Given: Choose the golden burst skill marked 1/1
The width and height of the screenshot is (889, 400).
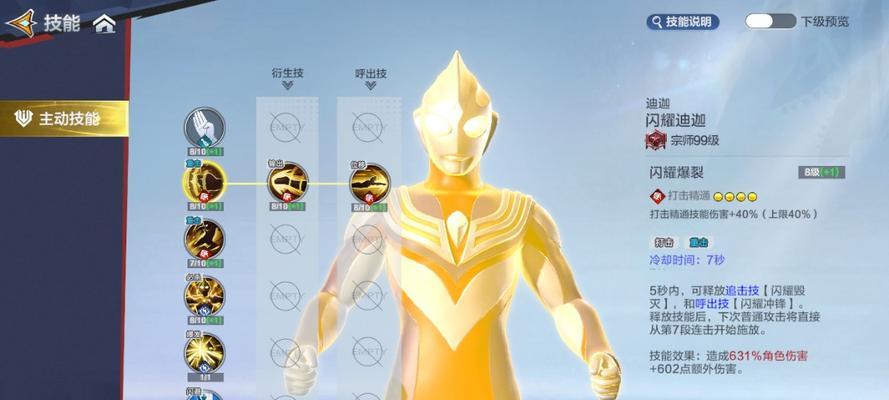Looking at the screenshot, I should click(203, 353).
